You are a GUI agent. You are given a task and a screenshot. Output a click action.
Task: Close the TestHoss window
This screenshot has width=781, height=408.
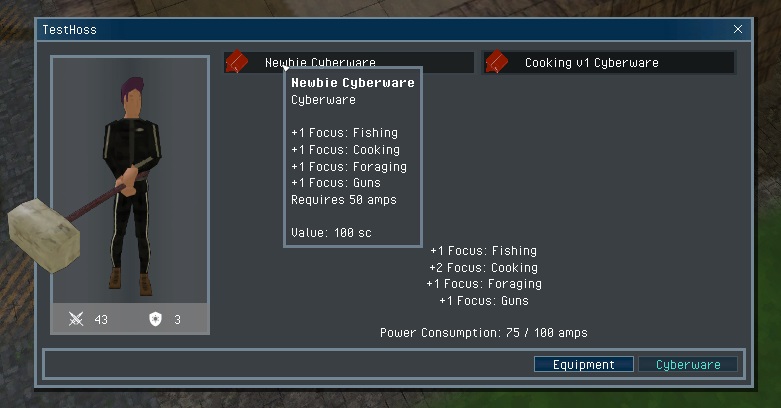[738, 30]
